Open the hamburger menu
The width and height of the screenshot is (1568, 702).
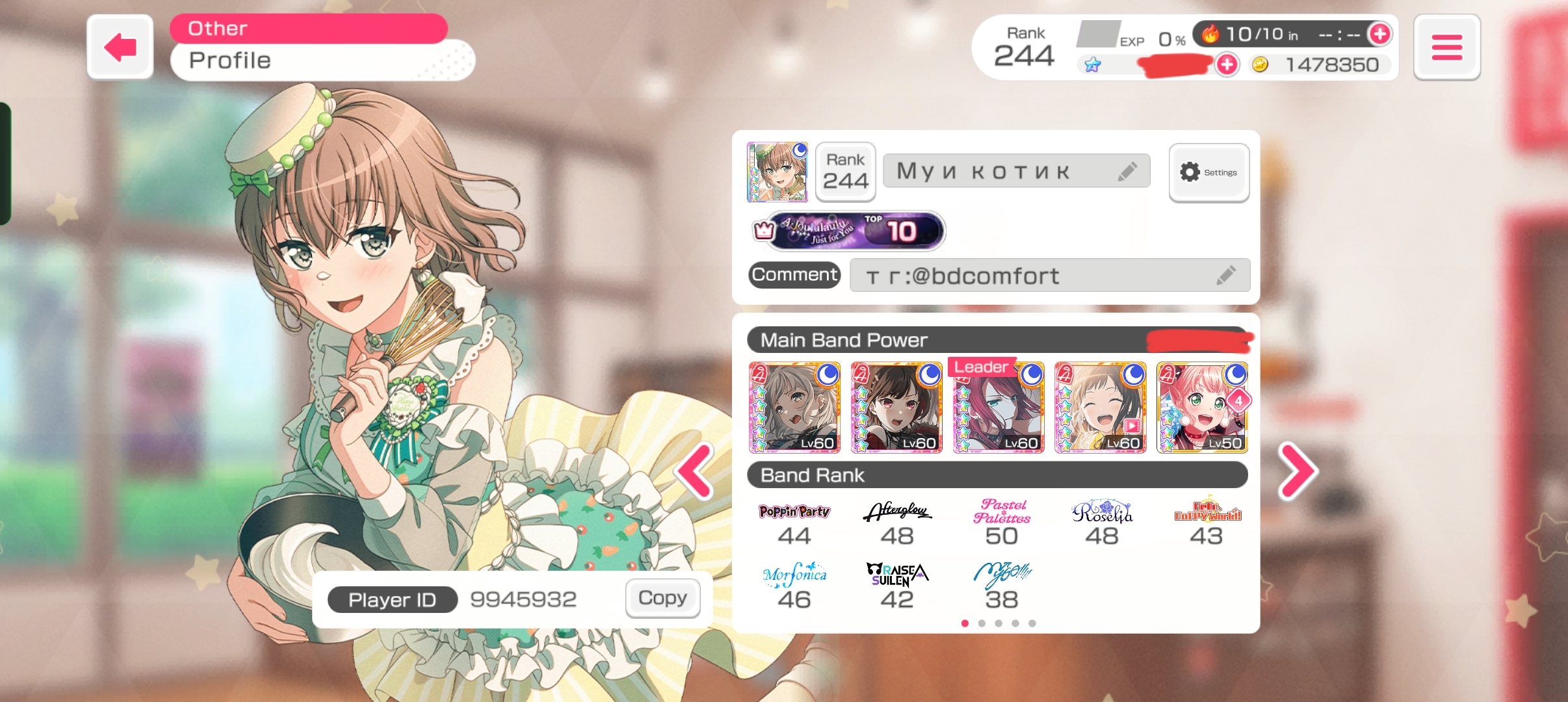coord(1446,47)
